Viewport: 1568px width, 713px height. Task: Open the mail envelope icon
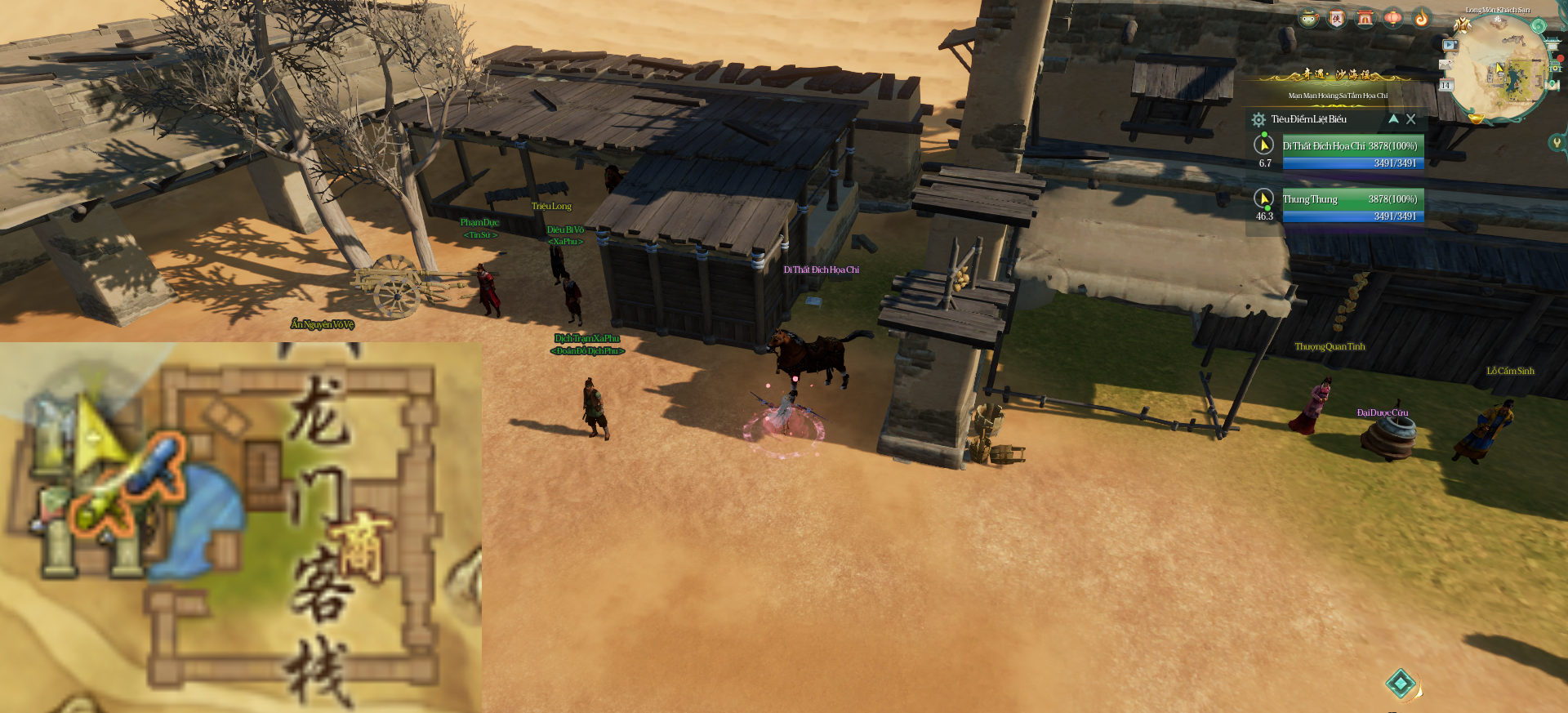point(1445,65)
